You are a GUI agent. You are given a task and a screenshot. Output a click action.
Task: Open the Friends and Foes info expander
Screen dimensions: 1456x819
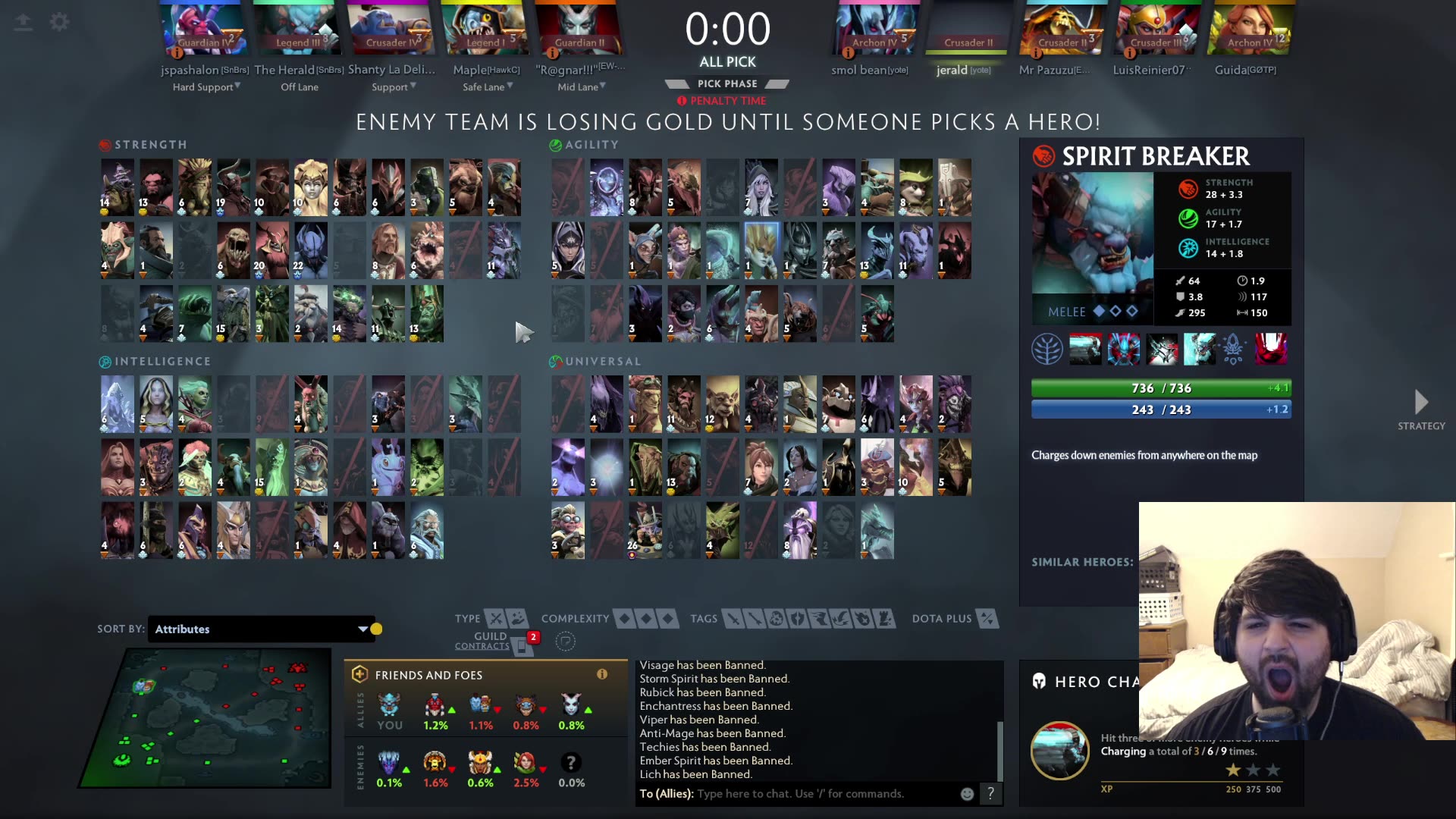pyautogui.click(x=602, y=674)
